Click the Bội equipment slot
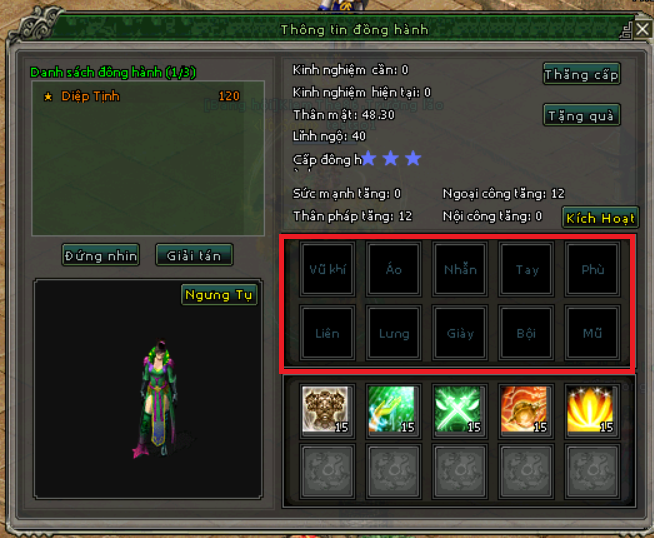The image size is (654, 538). tap(526, 333)
